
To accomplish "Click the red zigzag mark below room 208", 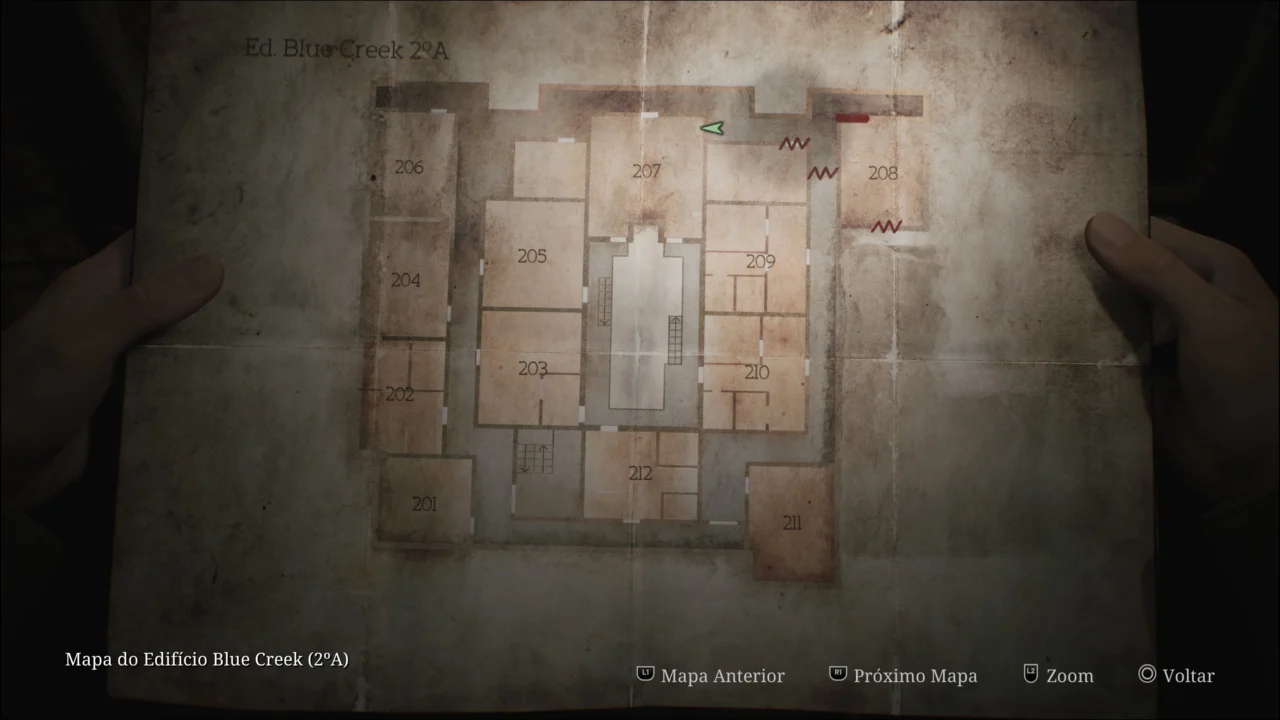I will click(886, 226).
